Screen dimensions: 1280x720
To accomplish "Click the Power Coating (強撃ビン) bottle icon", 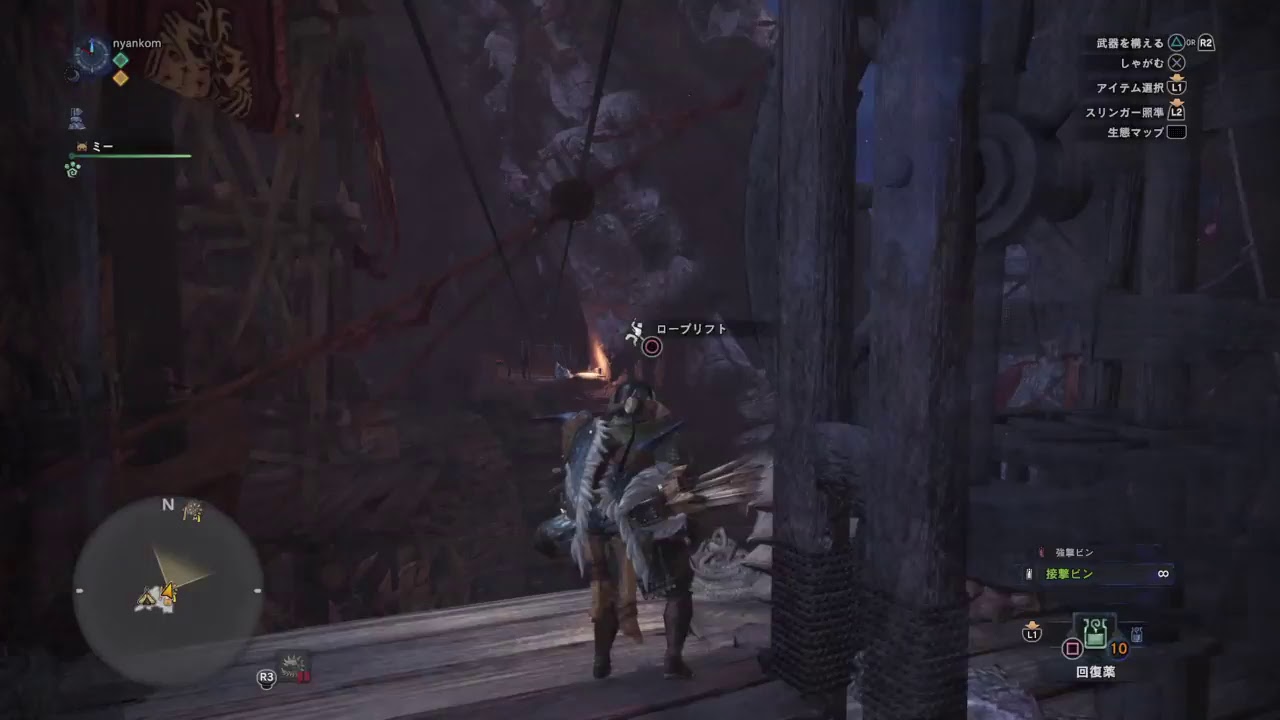I will tap(1041, 551).
